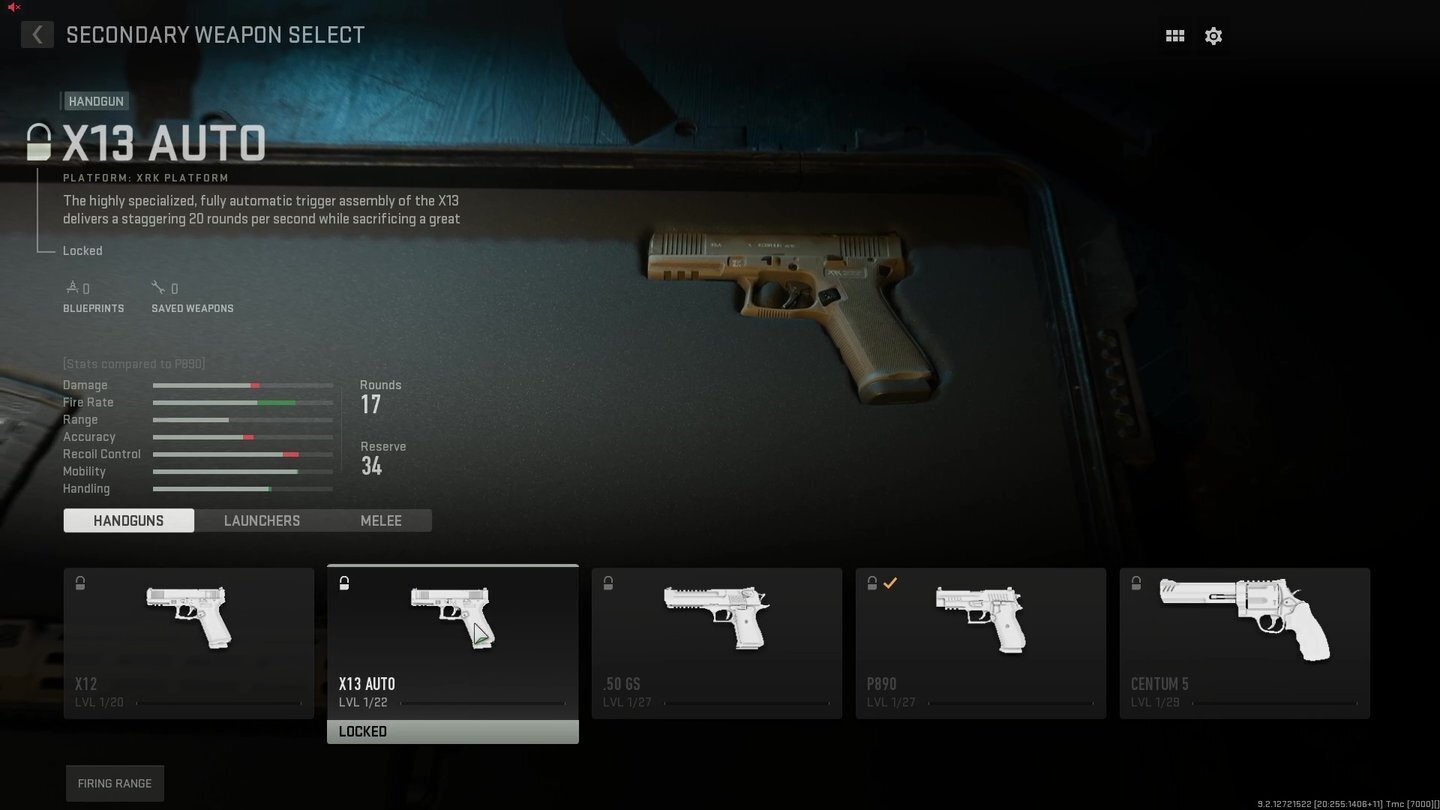Switch to the Handguns tab
The height and width of the screenshot is (810, 1440).
pos(129,520)
